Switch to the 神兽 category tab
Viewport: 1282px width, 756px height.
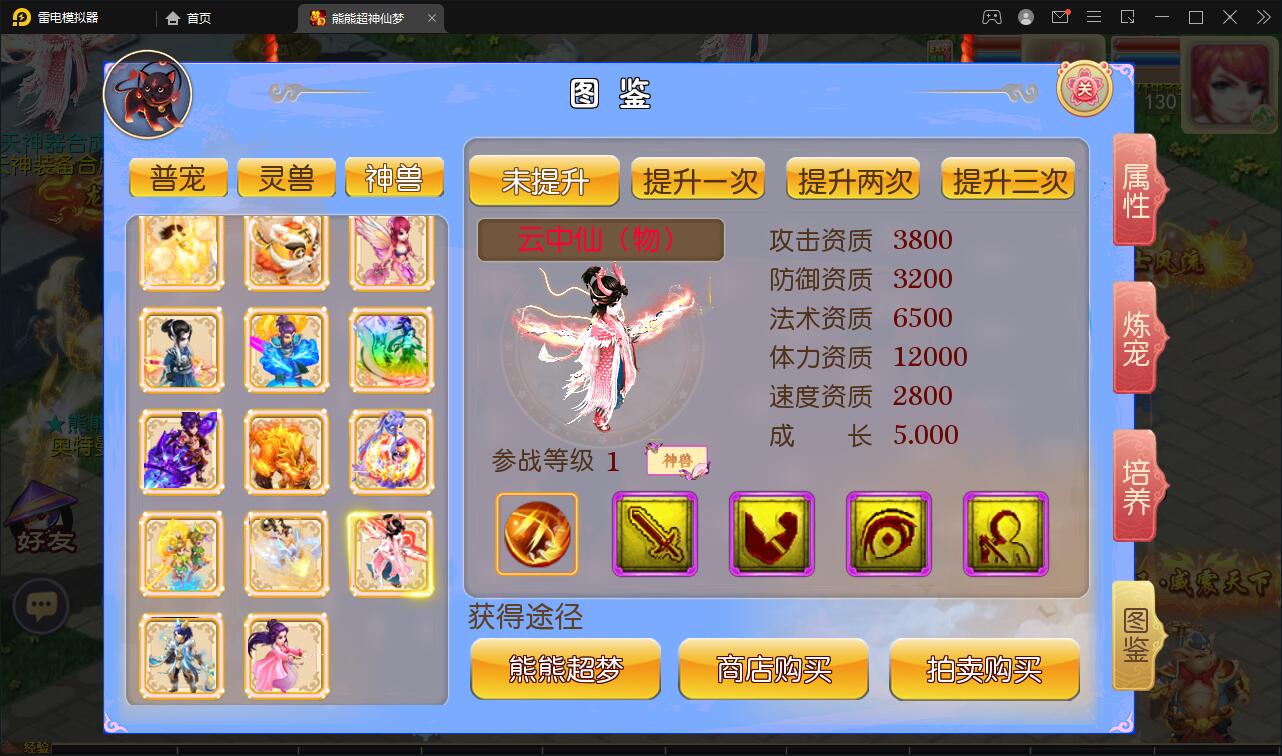click(394, 177)
